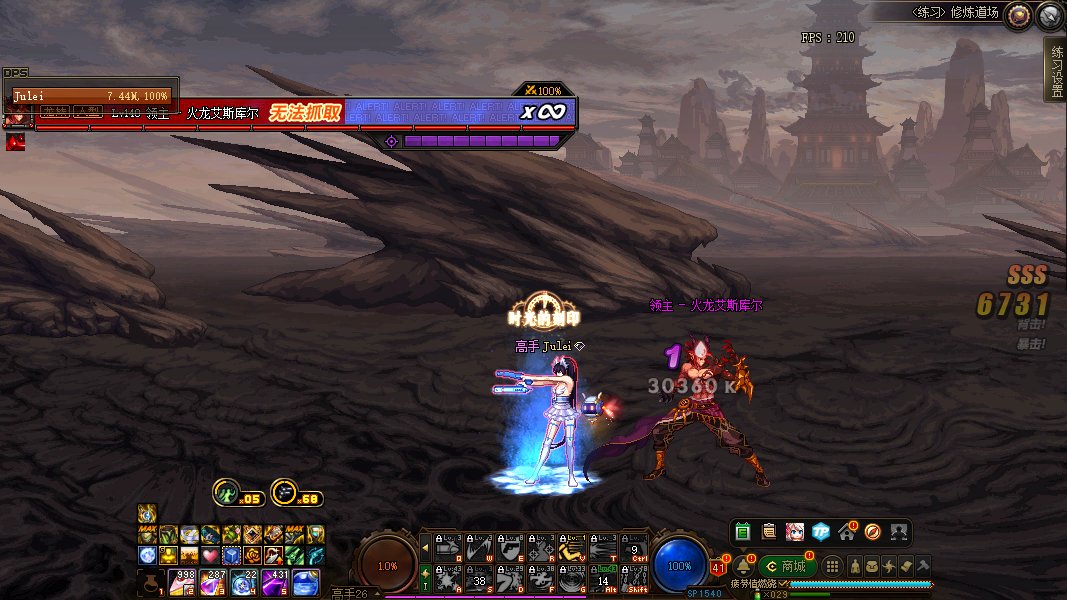The height and width of the screenshot is (600, 1067).
Task: Open the orange compass icon
Action: coord(872,531)
